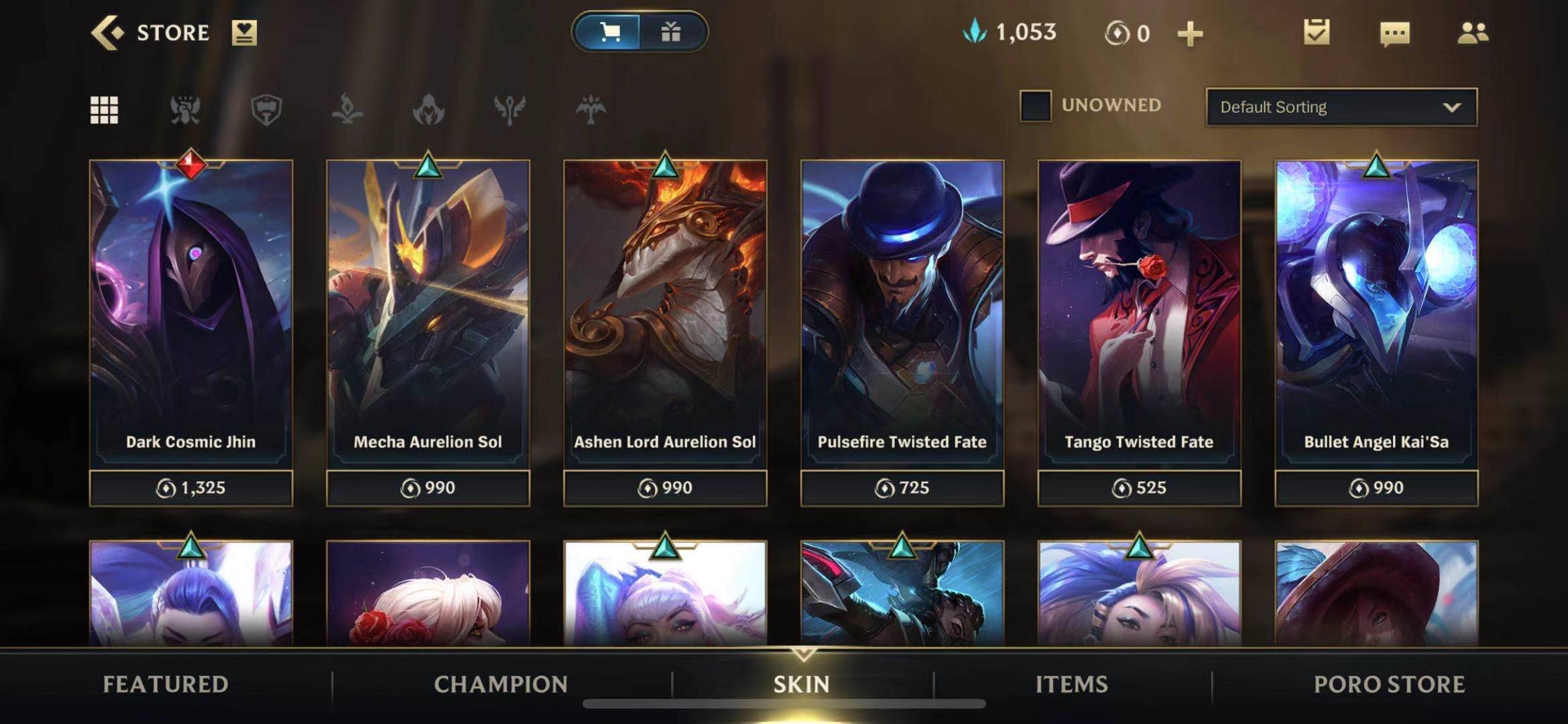This screenshot has height=724, width=1568.
Task: Open the missions checklist icon
Action: (1316, 32)
